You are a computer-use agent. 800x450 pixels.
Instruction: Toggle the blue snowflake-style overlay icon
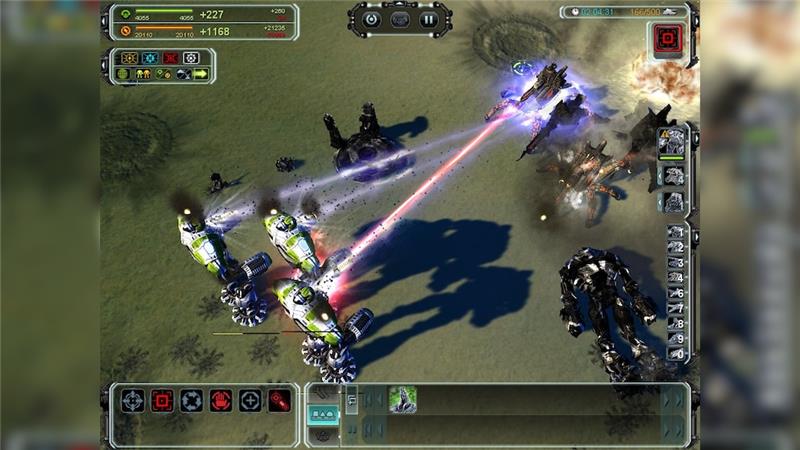point(150,58)
